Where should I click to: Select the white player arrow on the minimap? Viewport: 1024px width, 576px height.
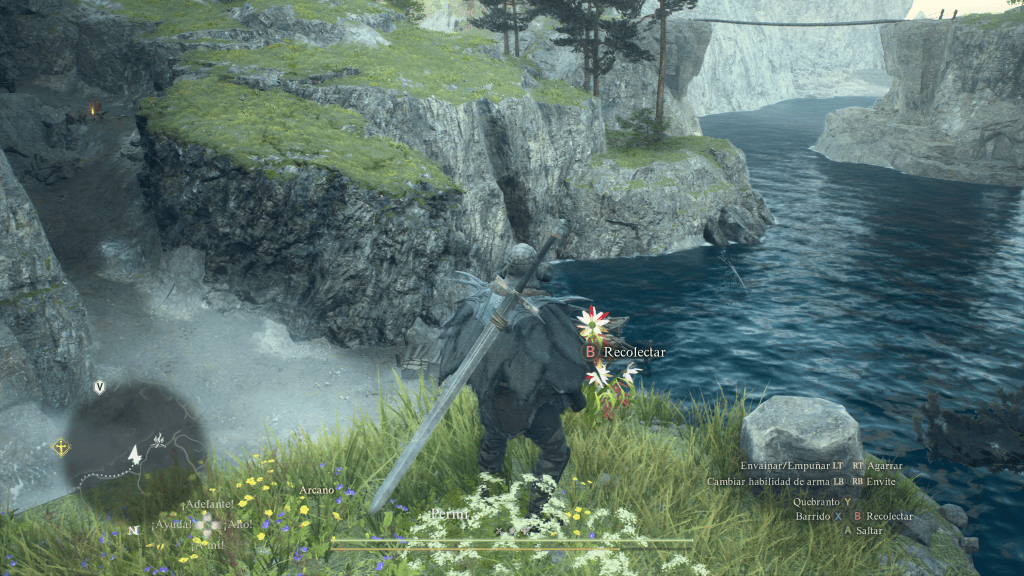click(134, 454)
